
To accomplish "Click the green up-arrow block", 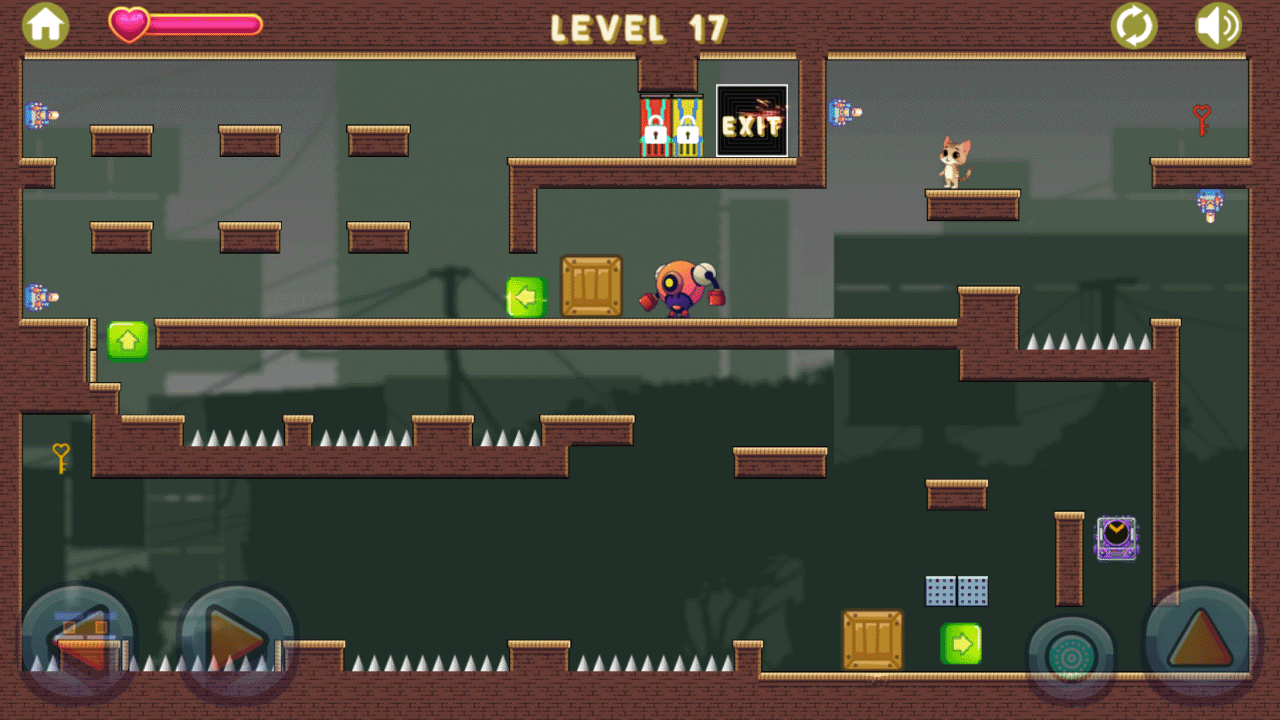I will (126, 339).
